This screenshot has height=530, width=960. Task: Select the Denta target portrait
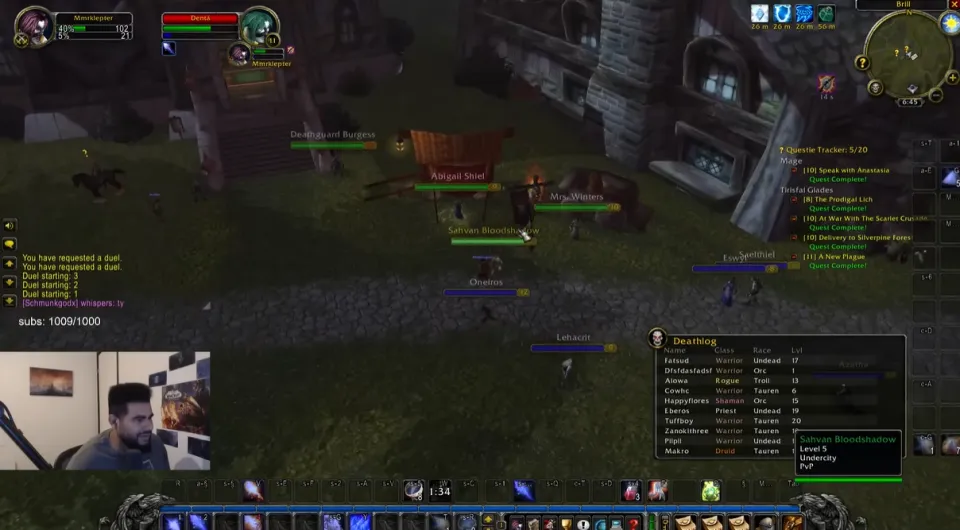click(258, 27)
